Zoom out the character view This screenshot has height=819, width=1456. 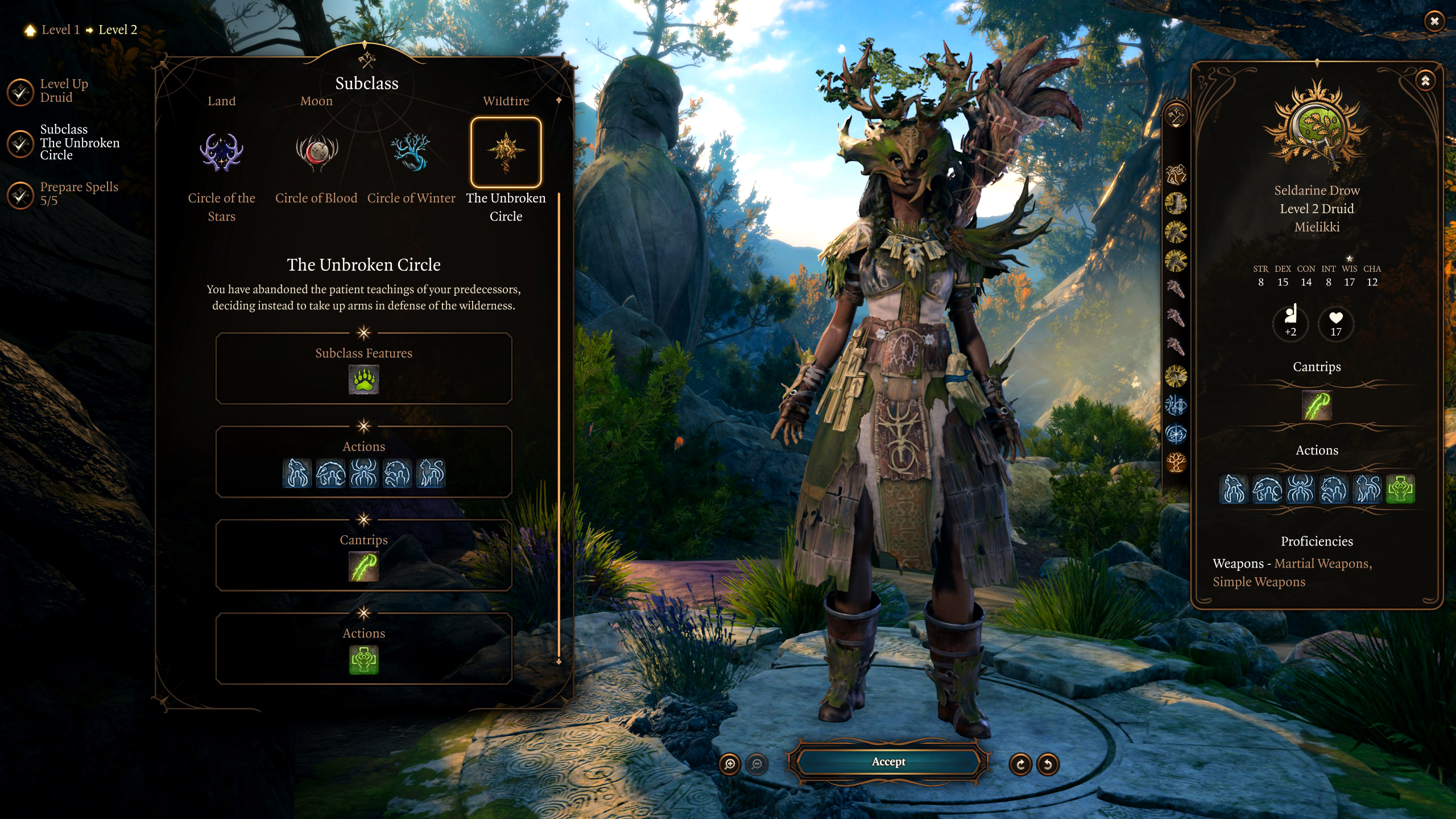pyautogui.click(x=756, y=764)
